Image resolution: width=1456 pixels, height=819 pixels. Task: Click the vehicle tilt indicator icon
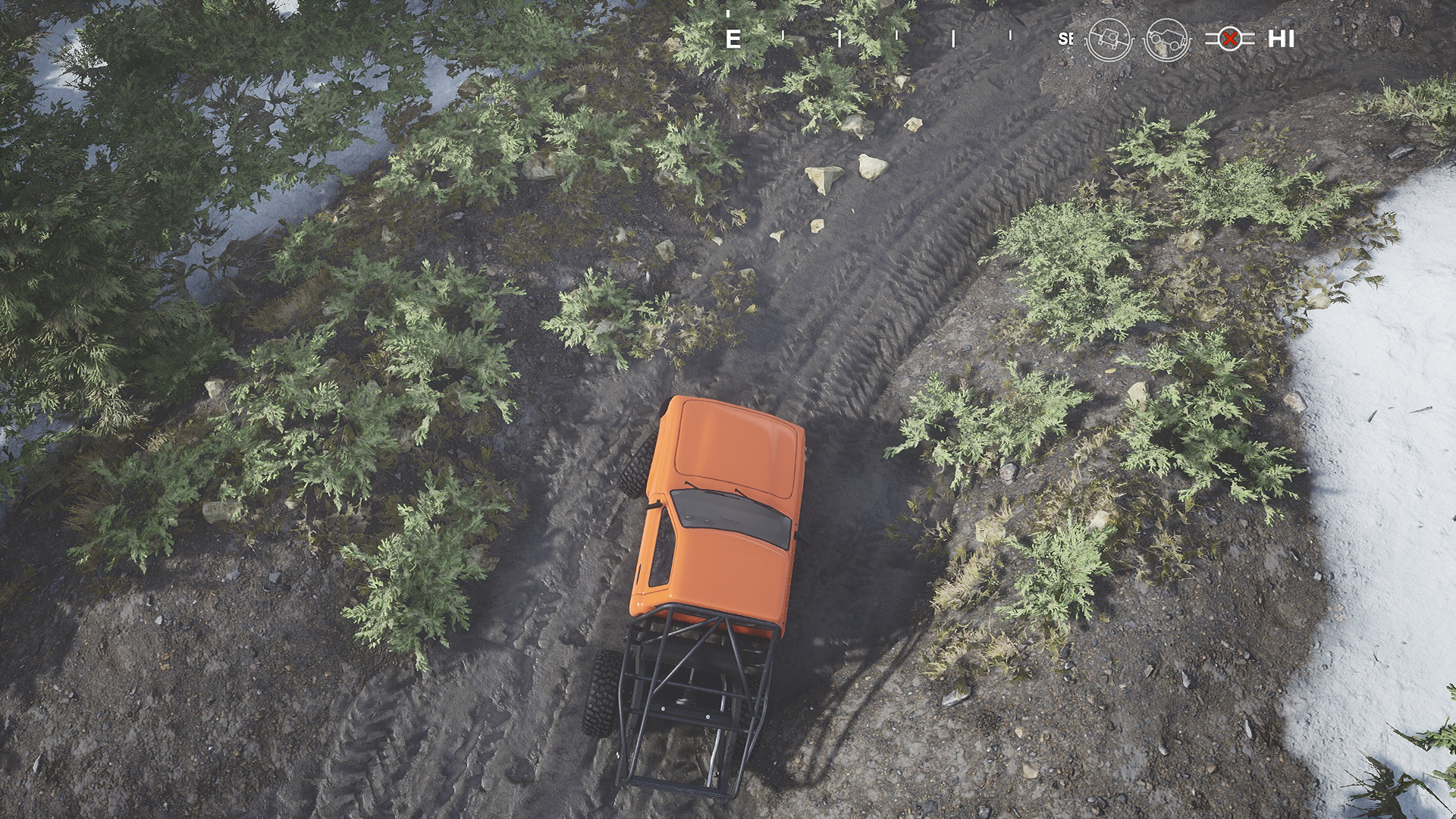pyautogui.click(x=1109, y=39)
